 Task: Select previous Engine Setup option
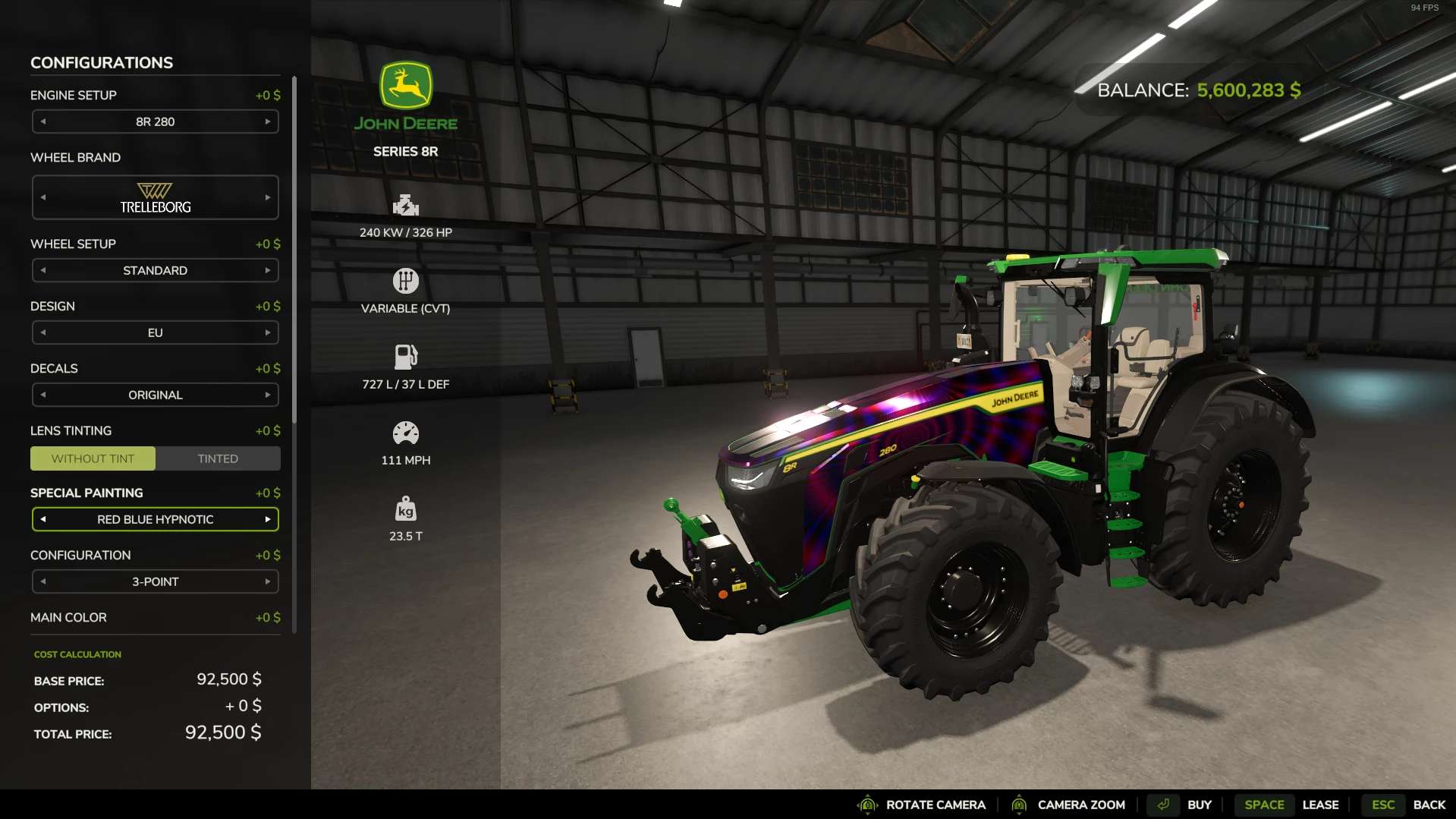coord(43,121)
